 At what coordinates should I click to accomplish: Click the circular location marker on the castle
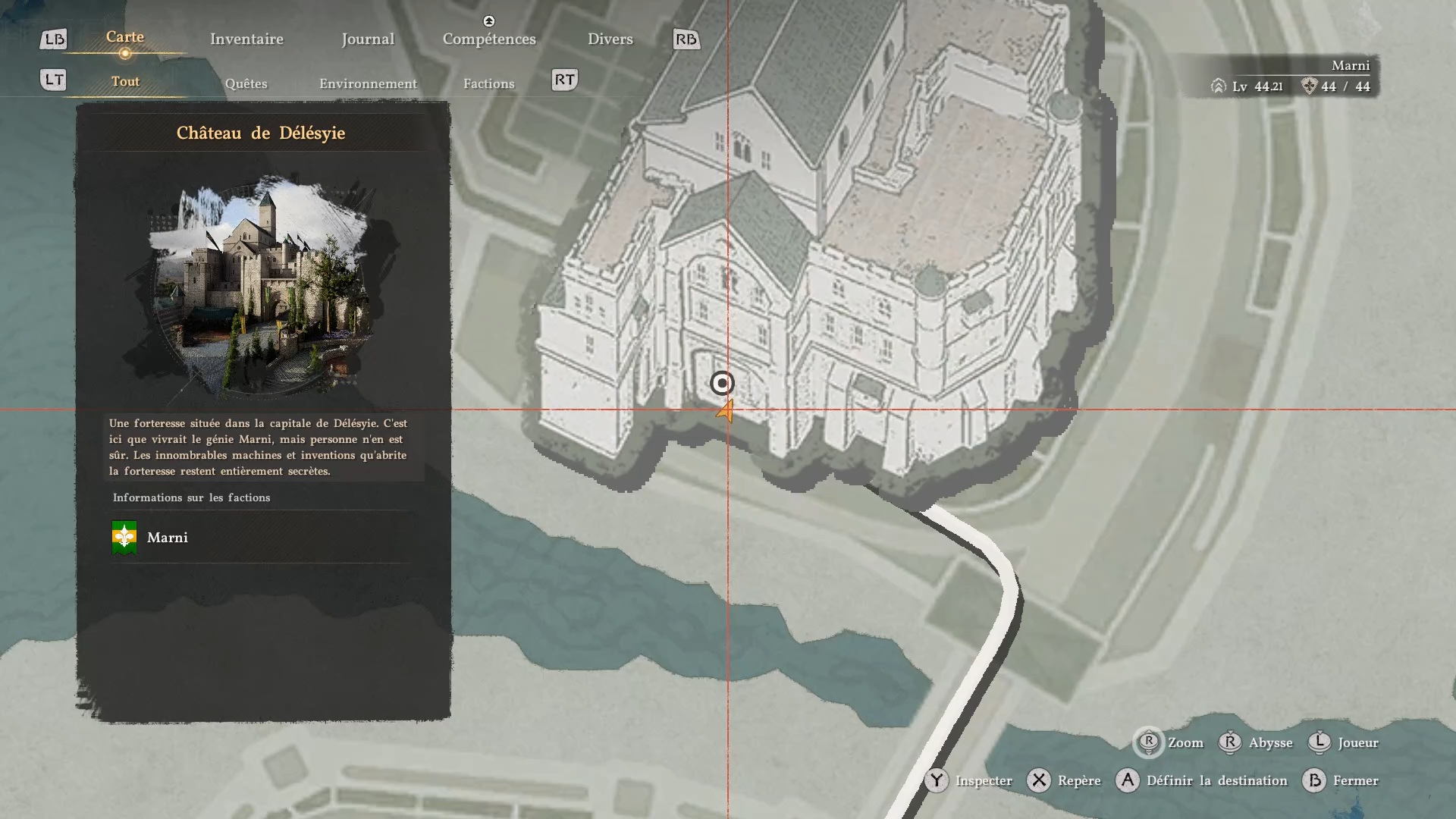pos(722,384)
